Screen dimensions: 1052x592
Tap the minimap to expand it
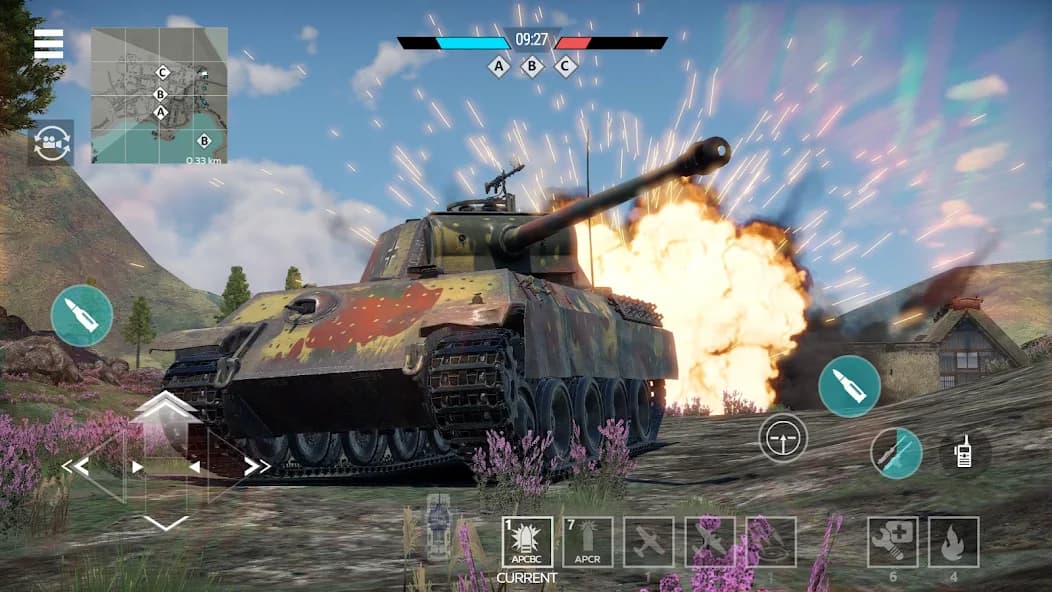coord(159,95)
